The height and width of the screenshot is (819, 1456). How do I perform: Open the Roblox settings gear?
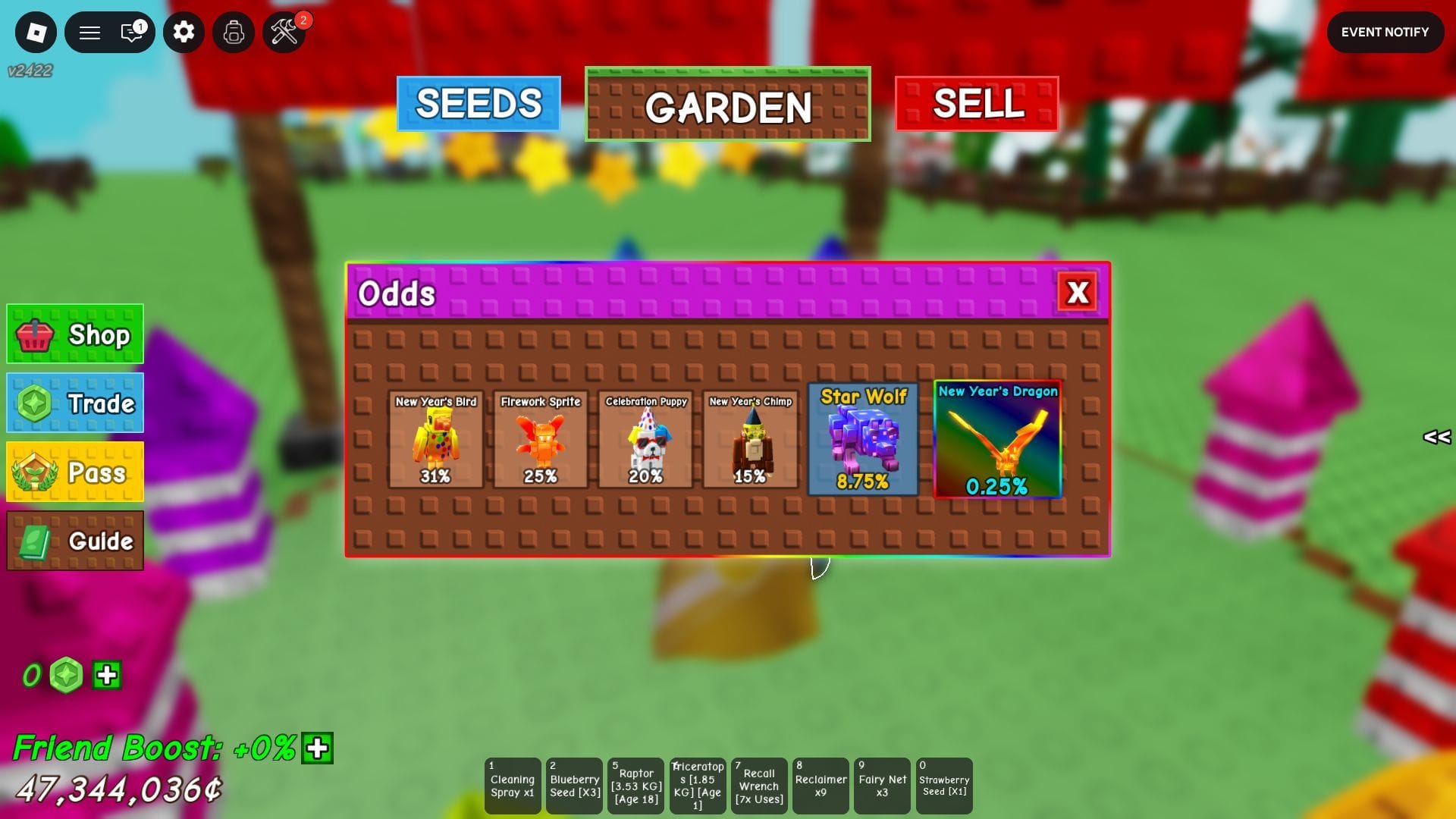coord(184,32)
